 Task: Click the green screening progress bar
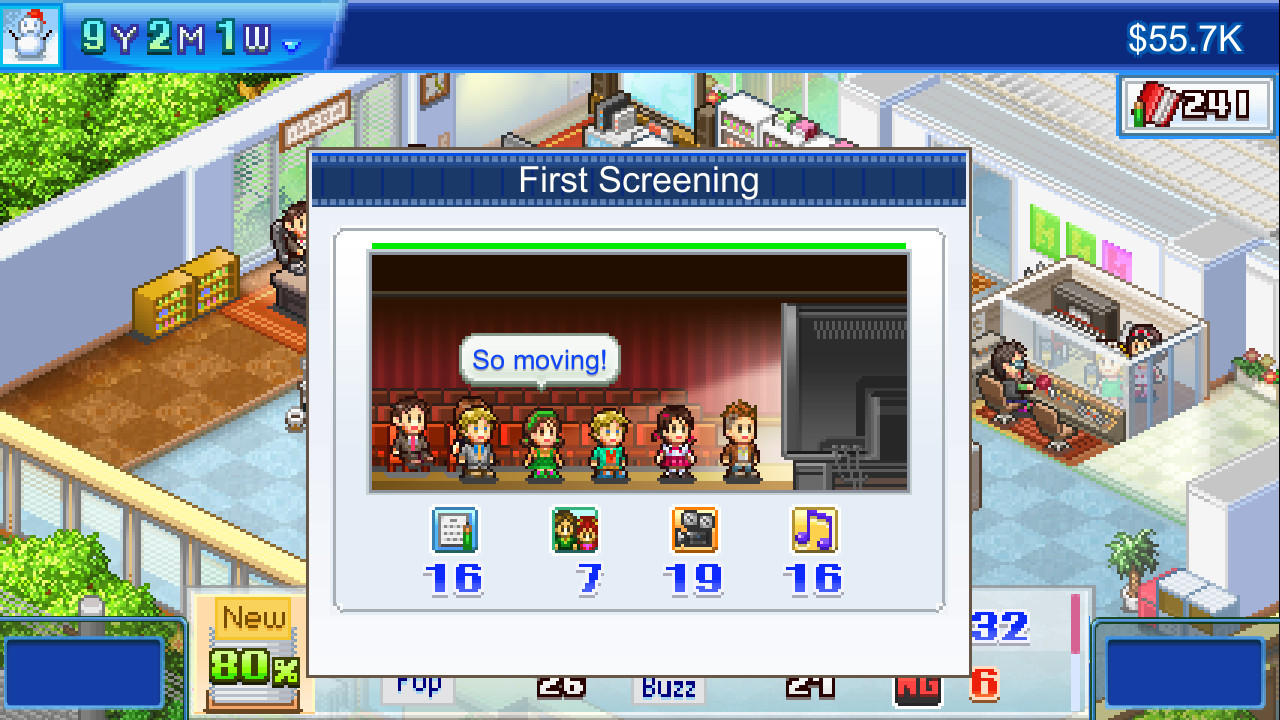[x=638, y=243]
